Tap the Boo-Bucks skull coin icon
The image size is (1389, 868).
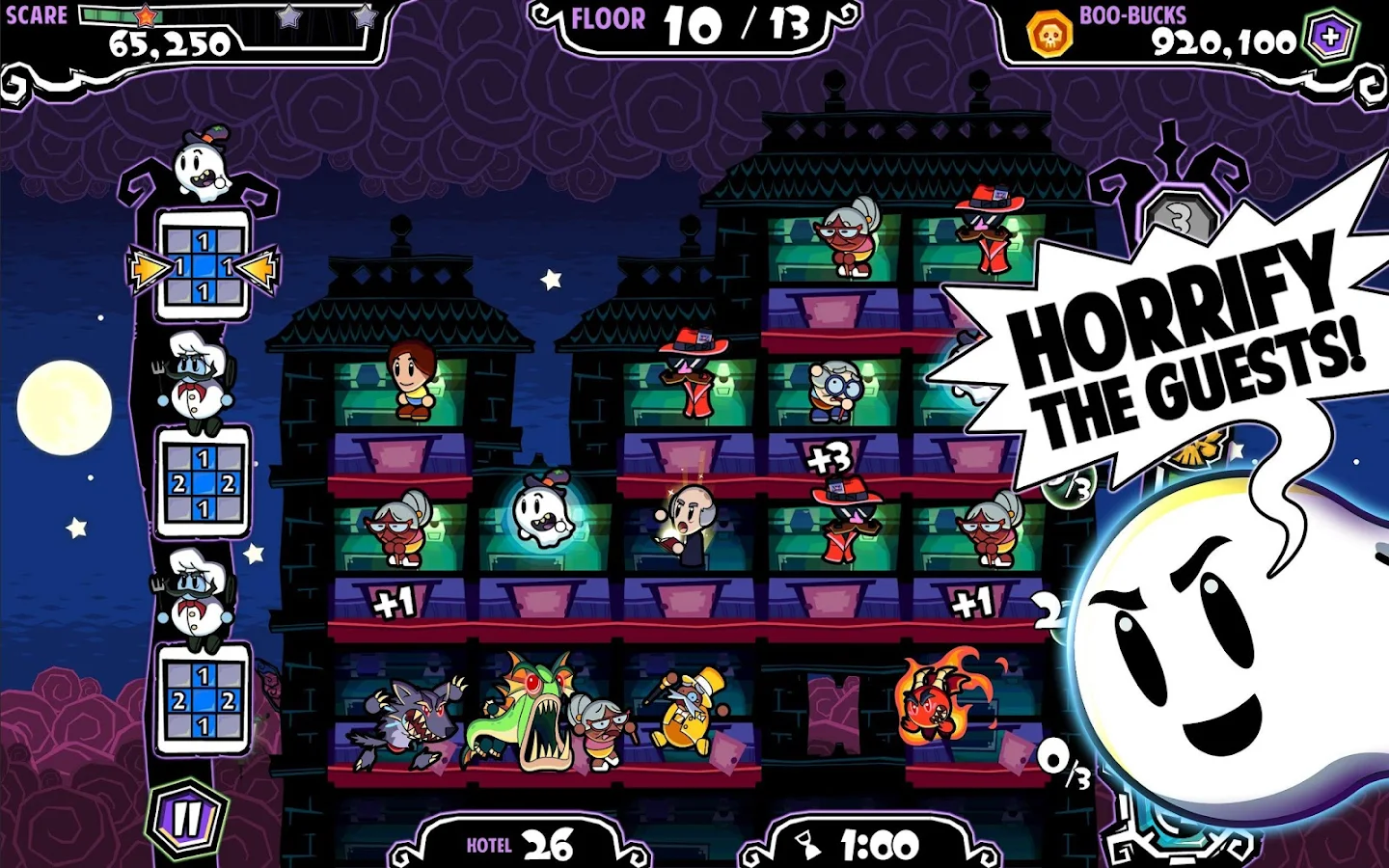pyautogui.click(x=1049, y=35)
